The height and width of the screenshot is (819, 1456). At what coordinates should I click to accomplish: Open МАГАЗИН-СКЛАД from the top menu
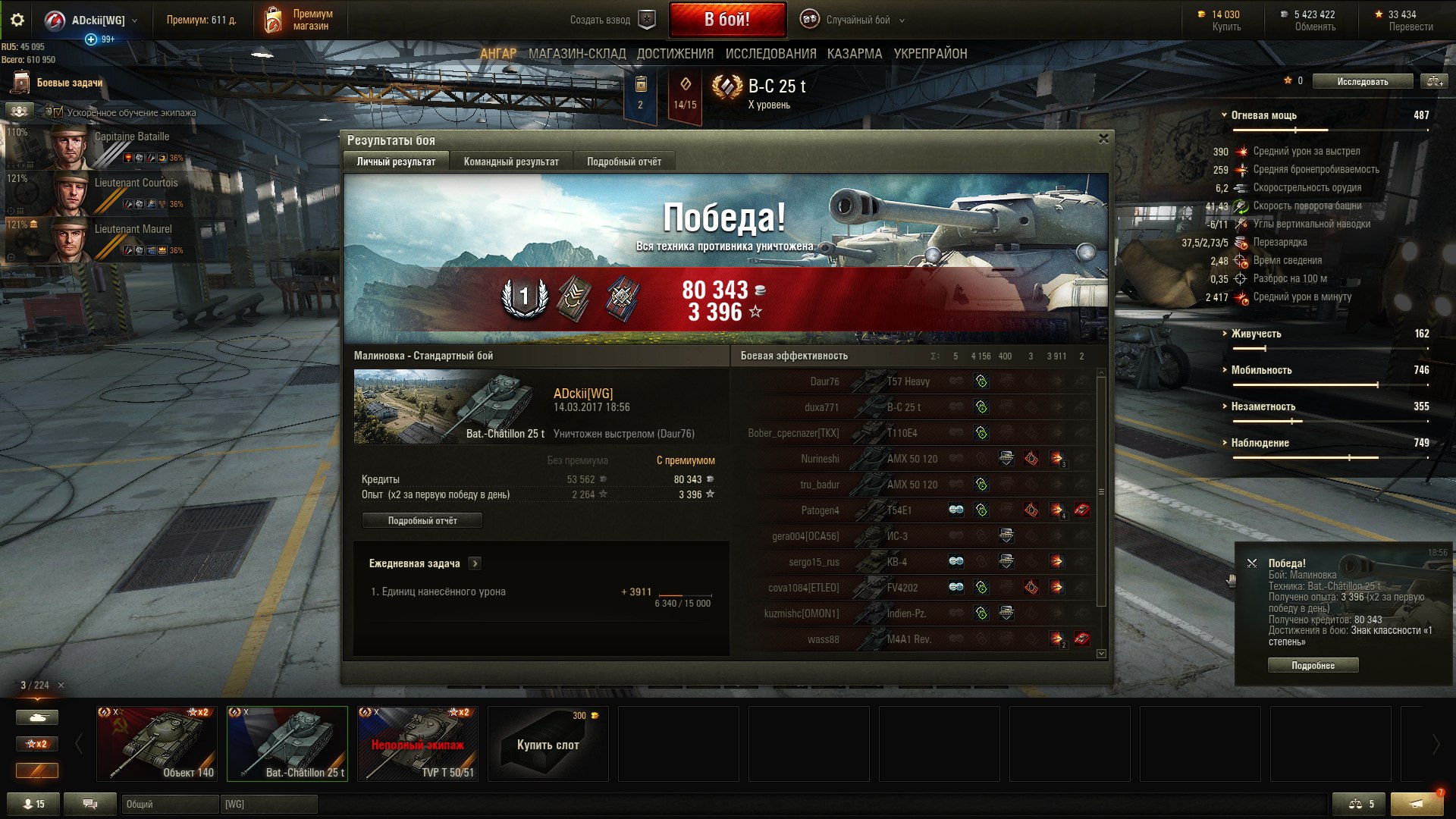(576, 54)
